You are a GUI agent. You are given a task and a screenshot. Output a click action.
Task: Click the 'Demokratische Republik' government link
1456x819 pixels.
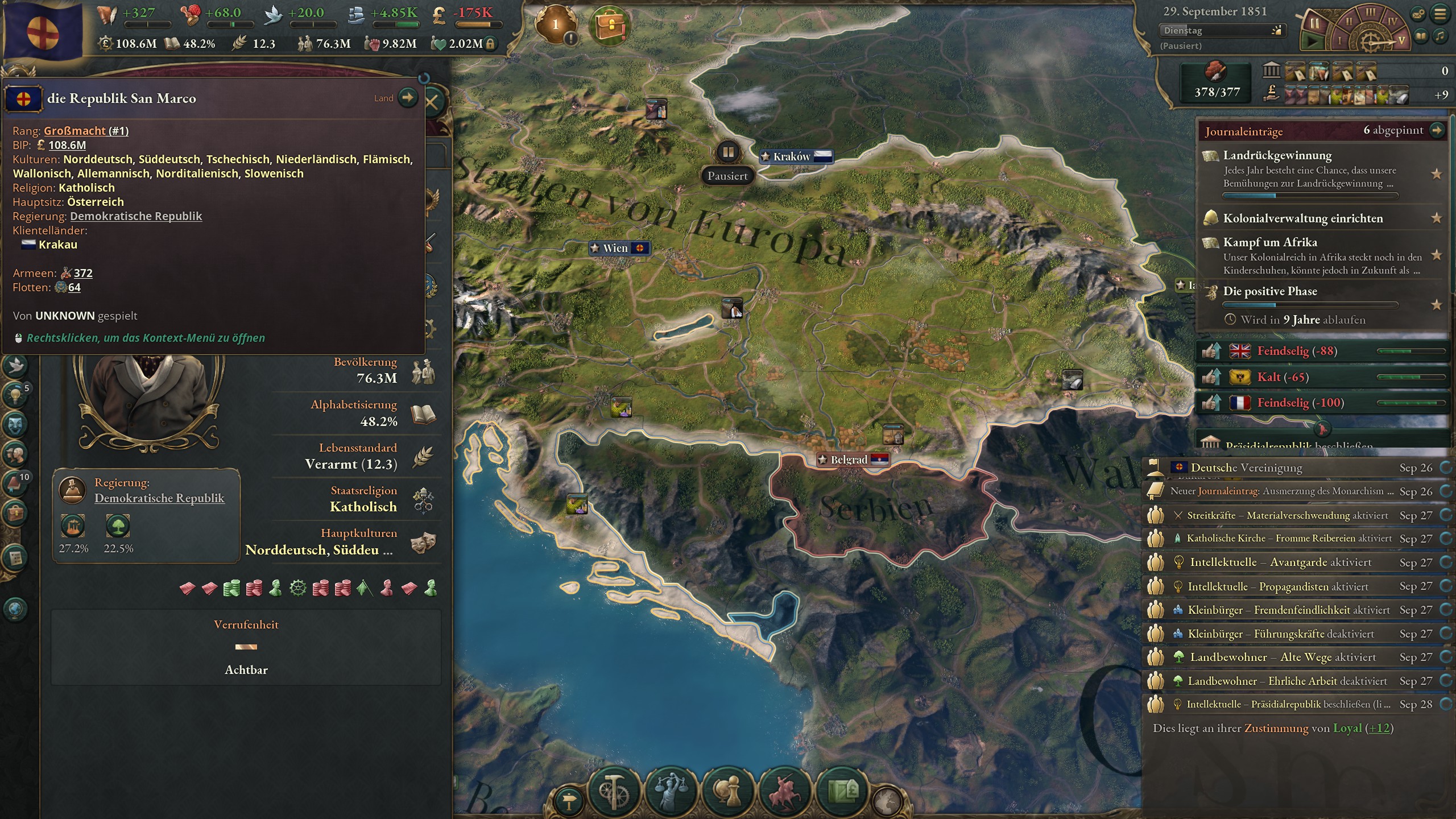click(135, 216)
